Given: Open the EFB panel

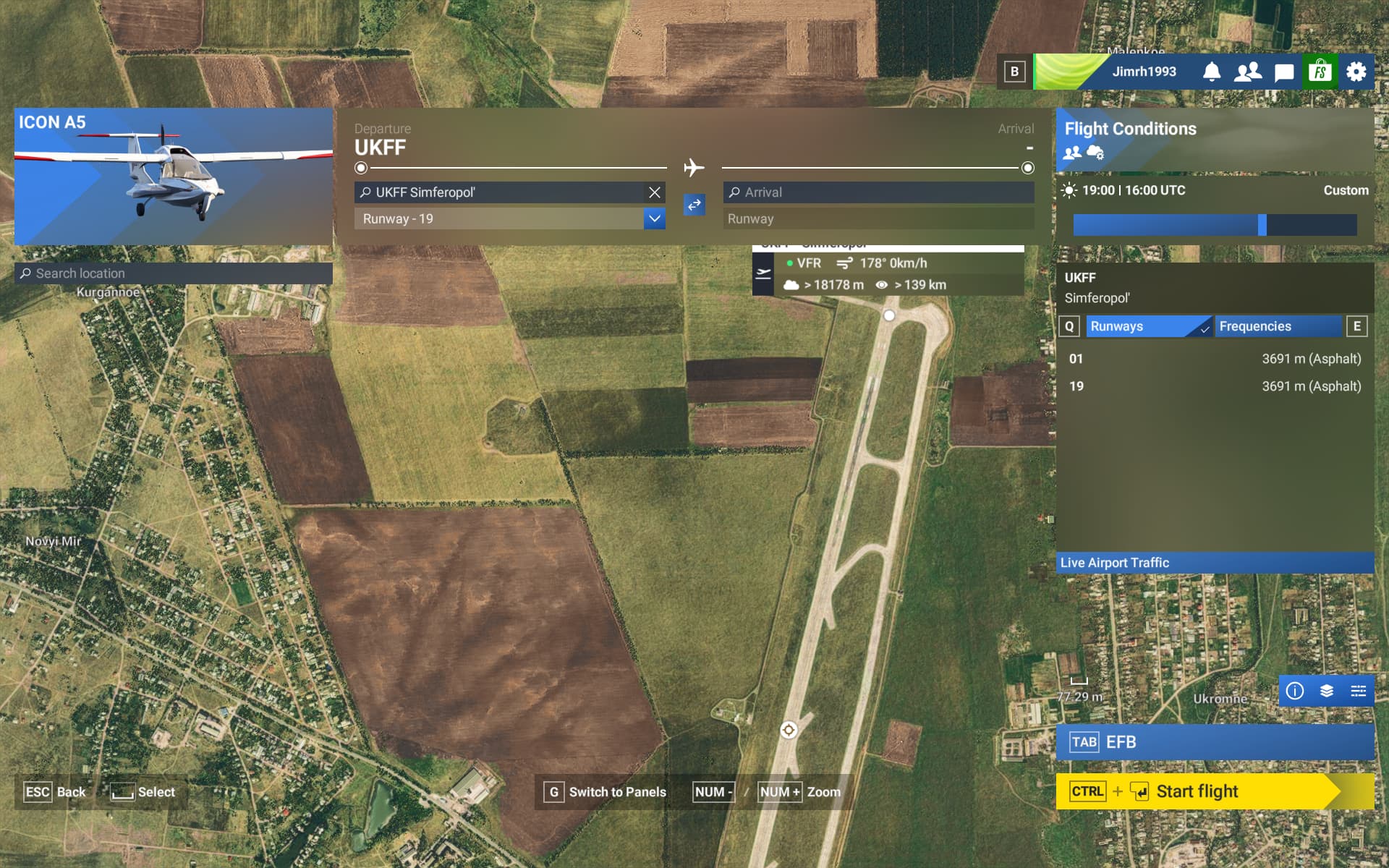Looking at the screenshot, I should [x=1215, y=741].
